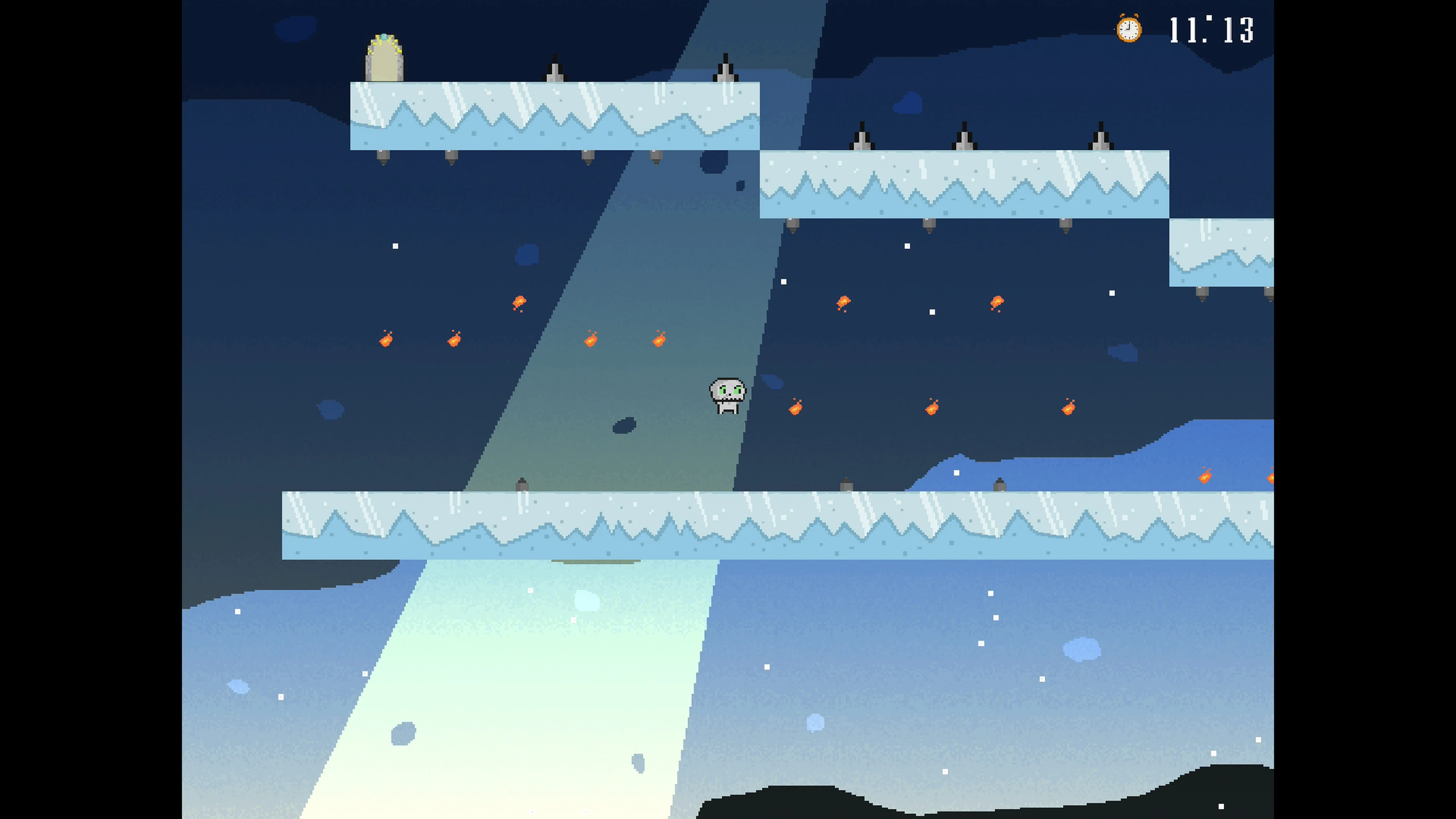The height and width of the screenshot is (819, 1456).
Task: Select the flame sprite near the top-center platform
Action: [520, 302]
